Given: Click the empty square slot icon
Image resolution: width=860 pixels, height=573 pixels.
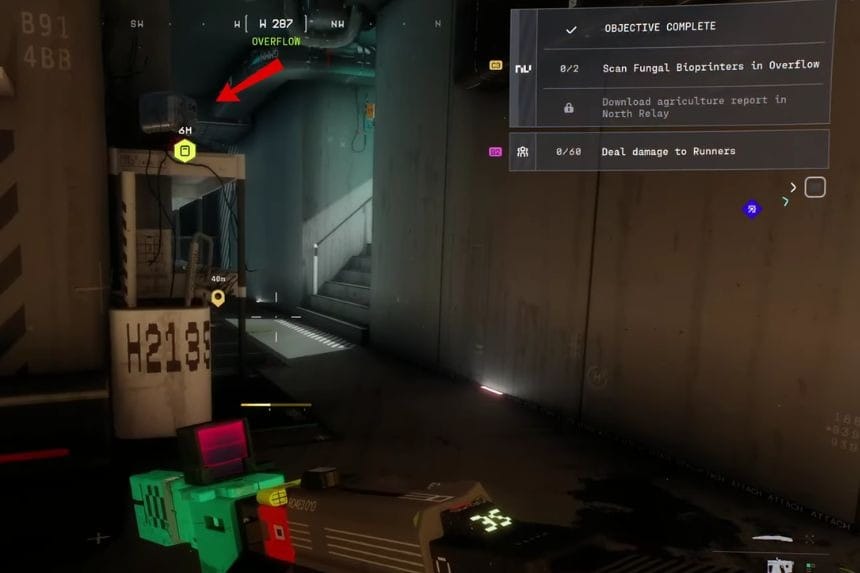Looking at the screenshot, I should coord(815,187).
